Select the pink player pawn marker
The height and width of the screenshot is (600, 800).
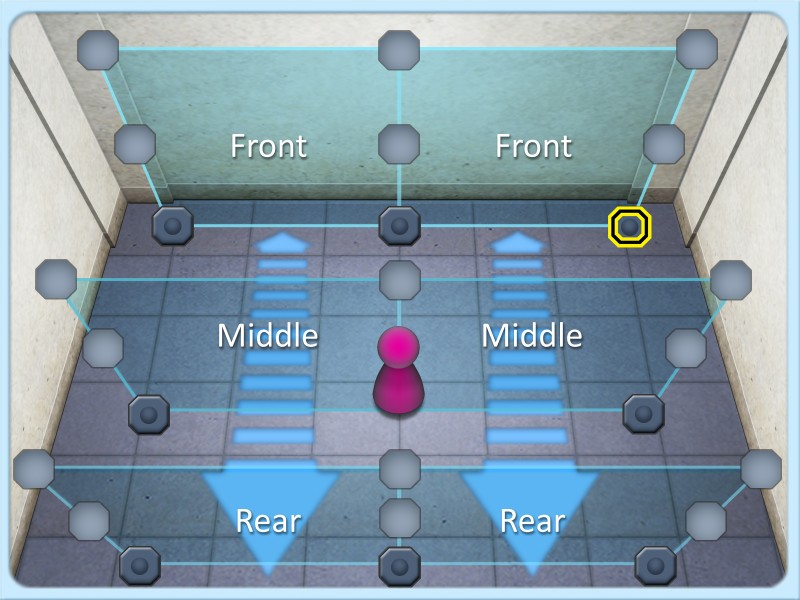[x=399, y=370]
